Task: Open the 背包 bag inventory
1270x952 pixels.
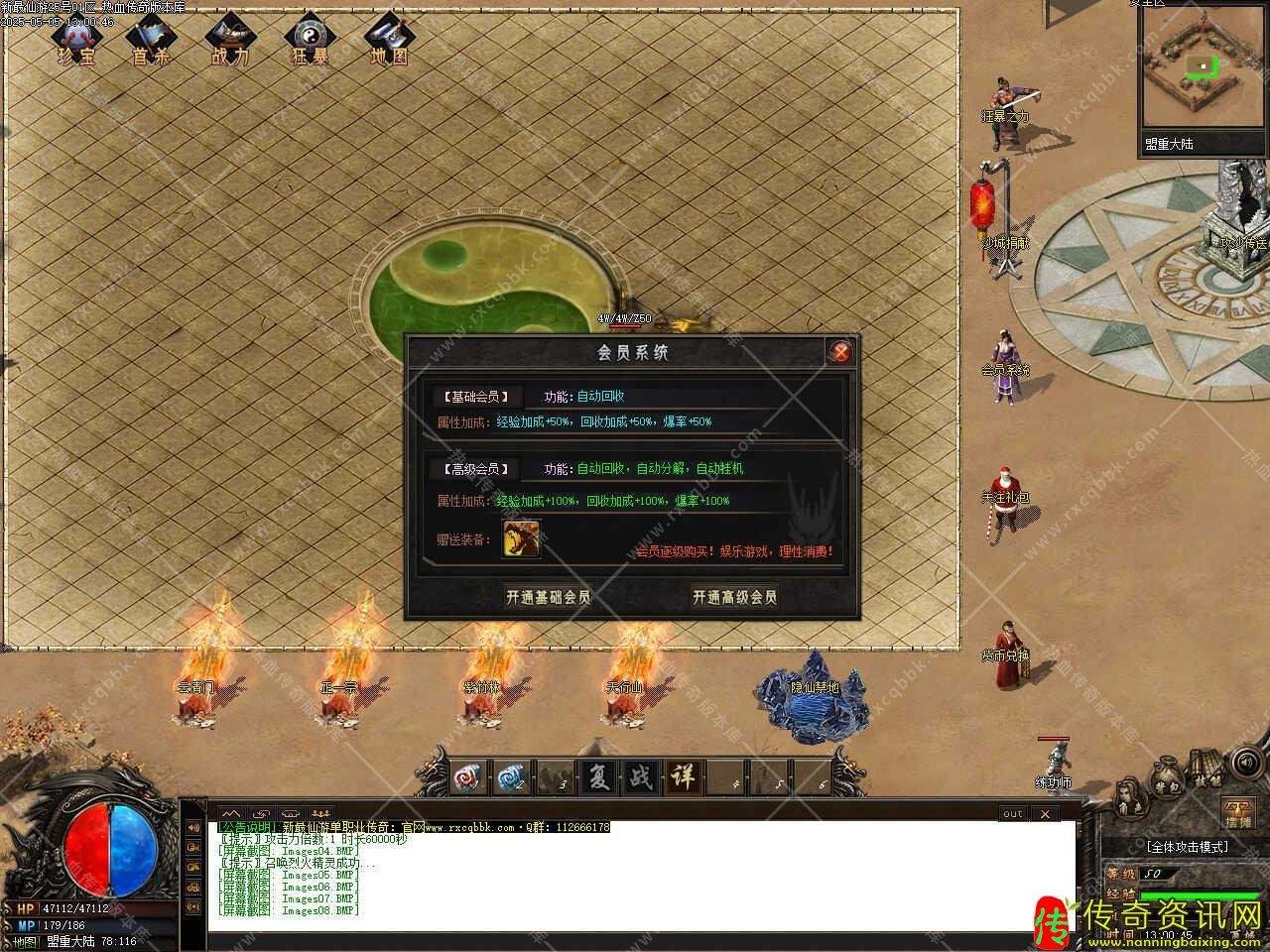Action: point(1167,779)
